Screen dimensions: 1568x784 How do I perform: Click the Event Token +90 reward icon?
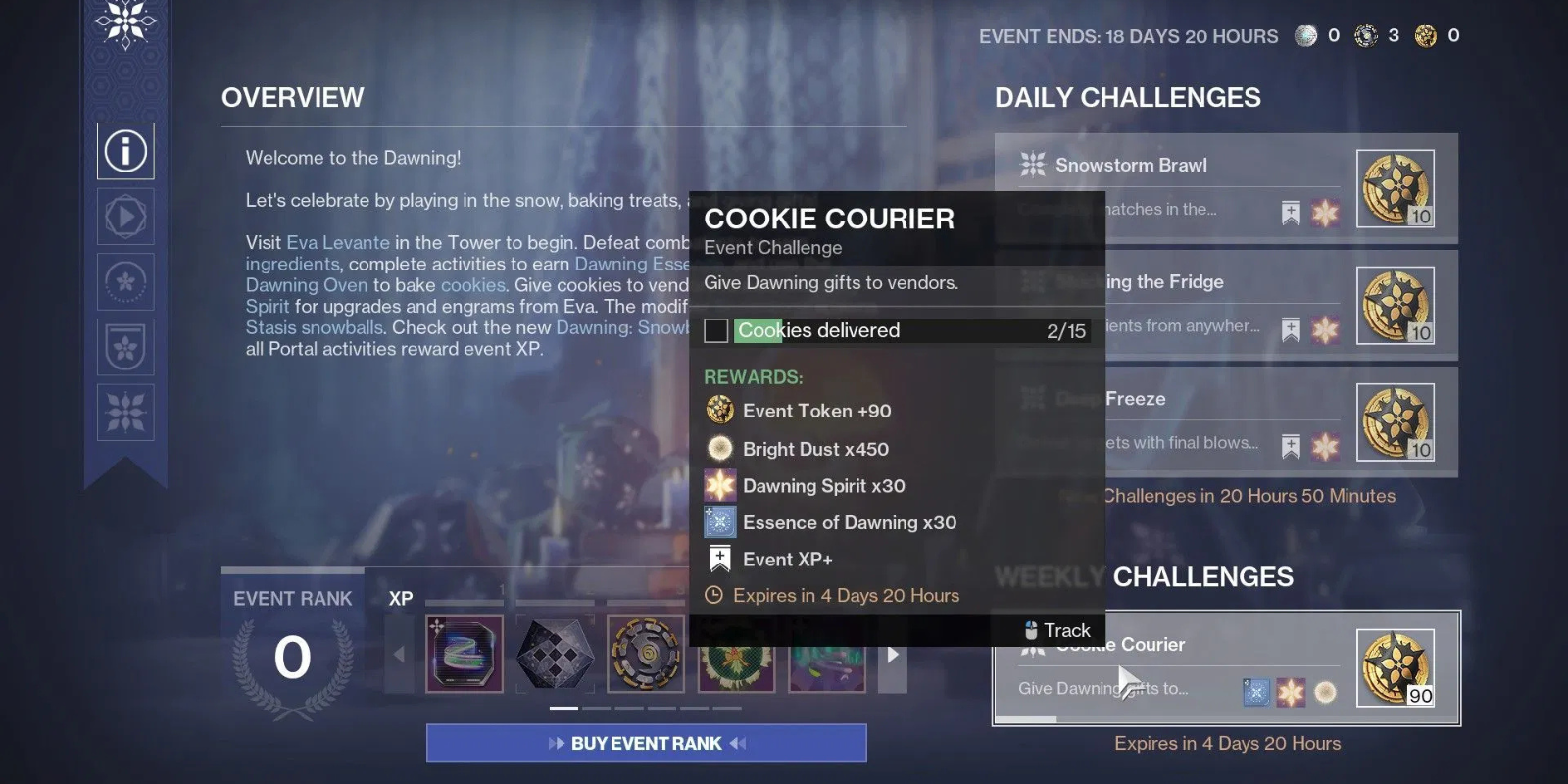720,411
